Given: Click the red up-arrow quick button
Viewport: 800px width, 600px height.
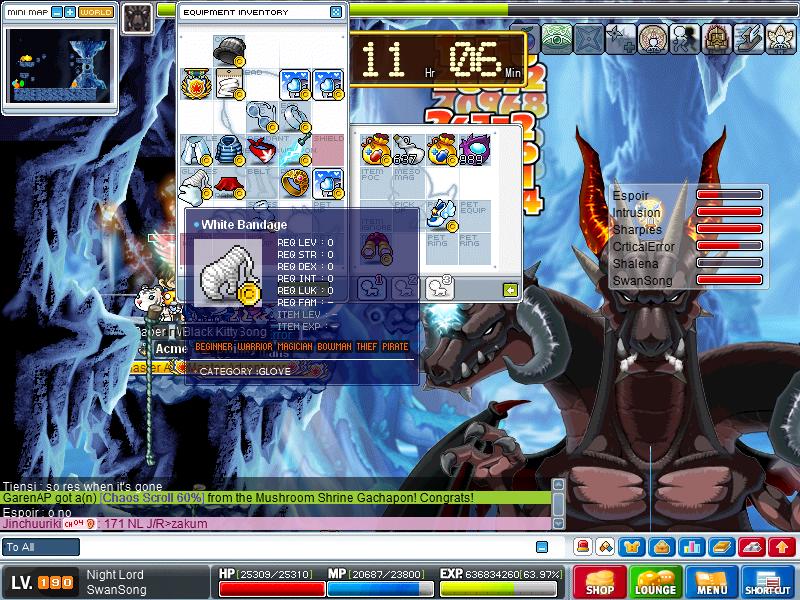Looking at the screenshot, I should (x=783, y=547).
